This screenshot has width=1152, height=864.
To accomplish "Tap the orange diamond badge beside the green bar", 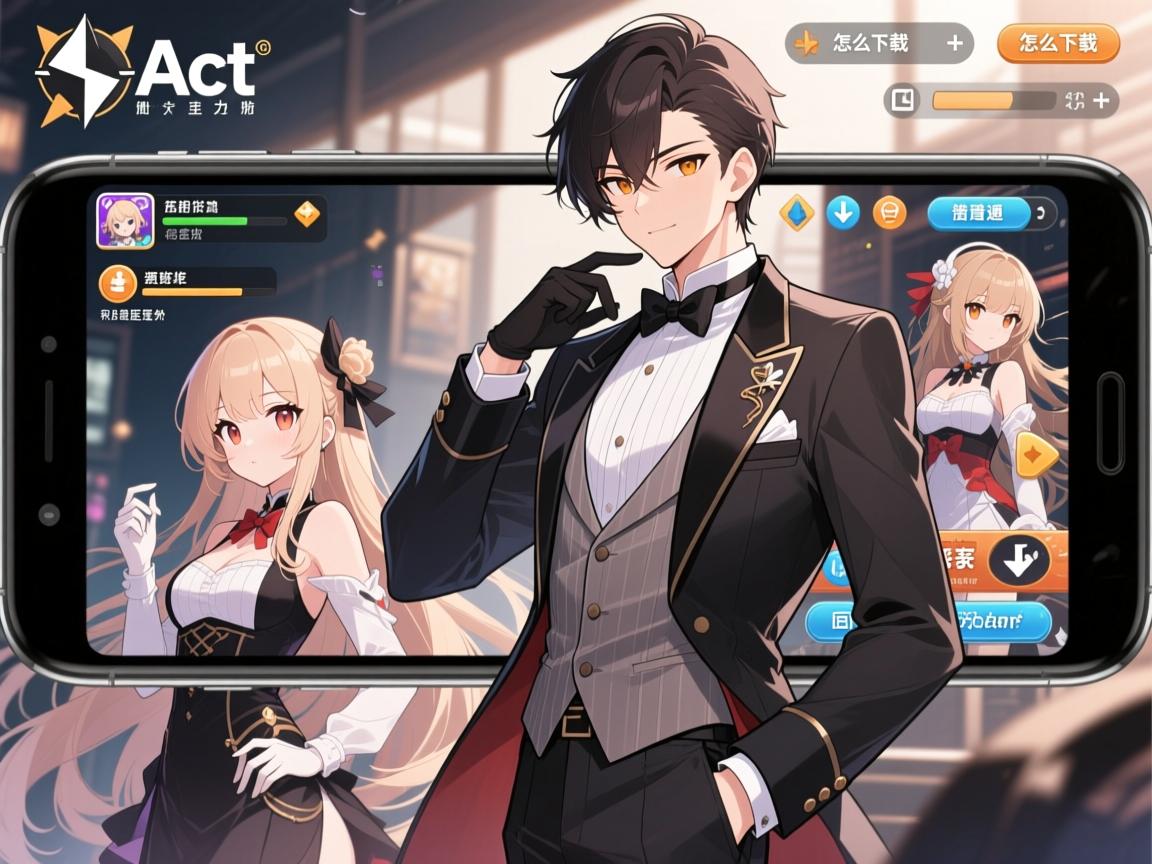I will (x=307, y=214).
